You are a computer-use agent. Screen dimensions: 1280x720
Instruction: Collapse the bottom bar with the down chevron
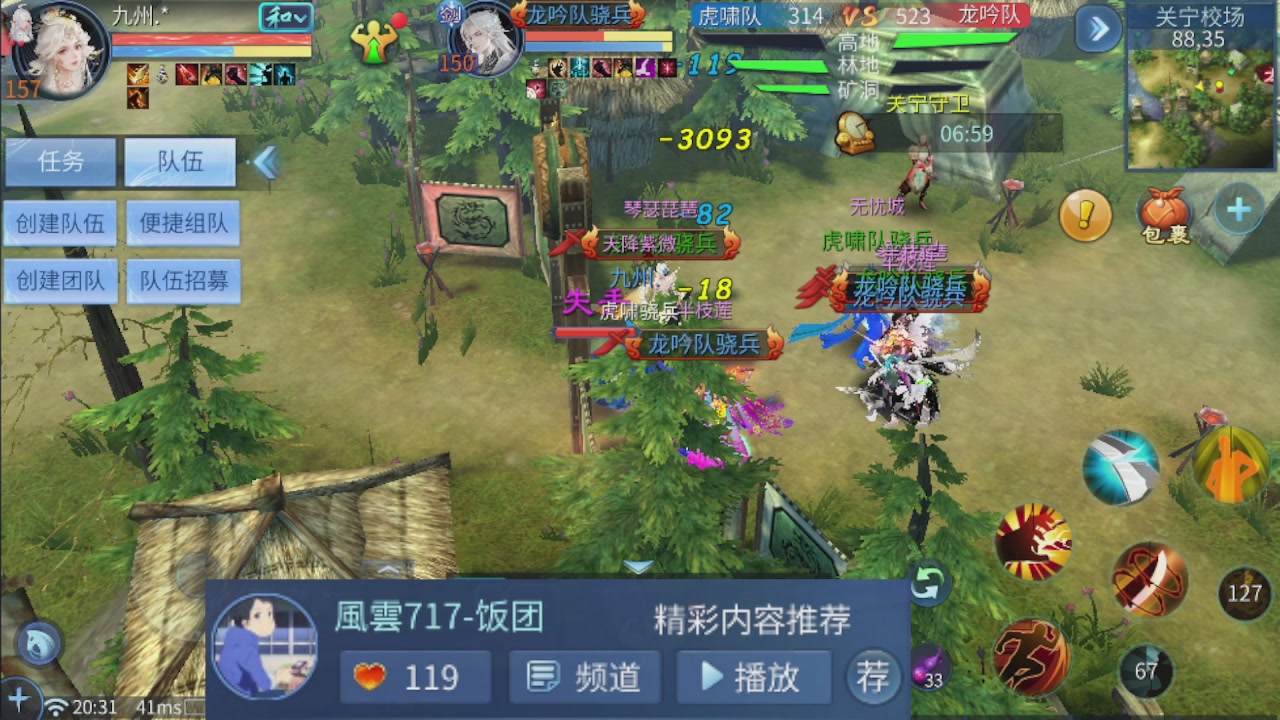tap(637, 566)
